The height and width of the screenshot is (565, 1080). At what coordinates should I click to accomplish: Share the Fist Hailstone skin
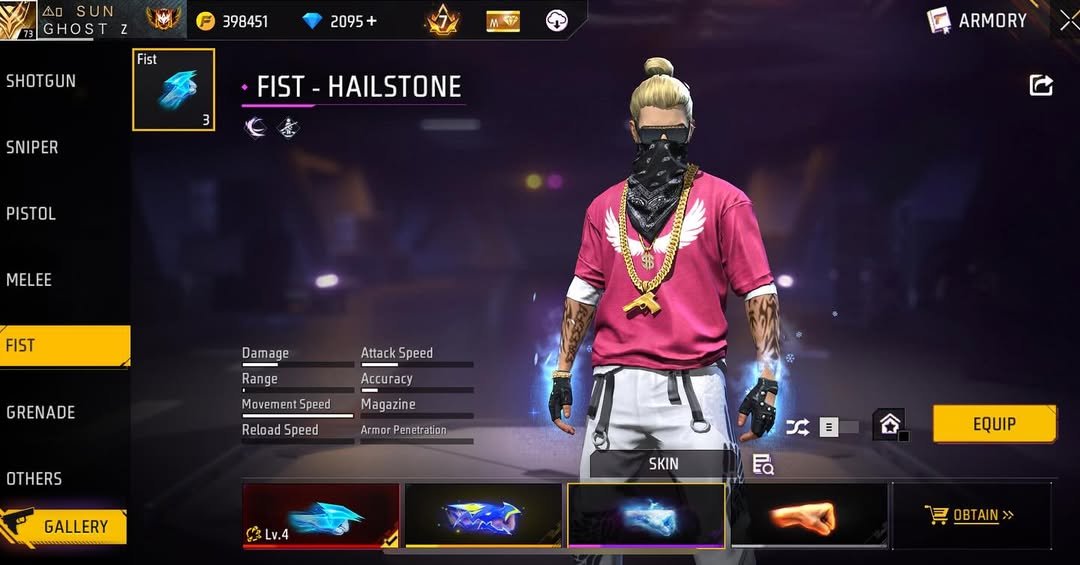point(1041,86)
